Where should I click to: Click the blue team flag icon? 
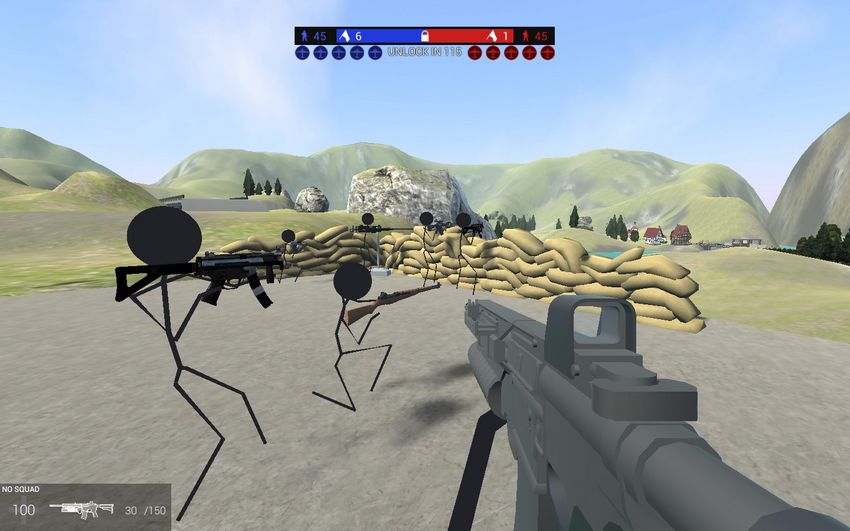[344, 36]
